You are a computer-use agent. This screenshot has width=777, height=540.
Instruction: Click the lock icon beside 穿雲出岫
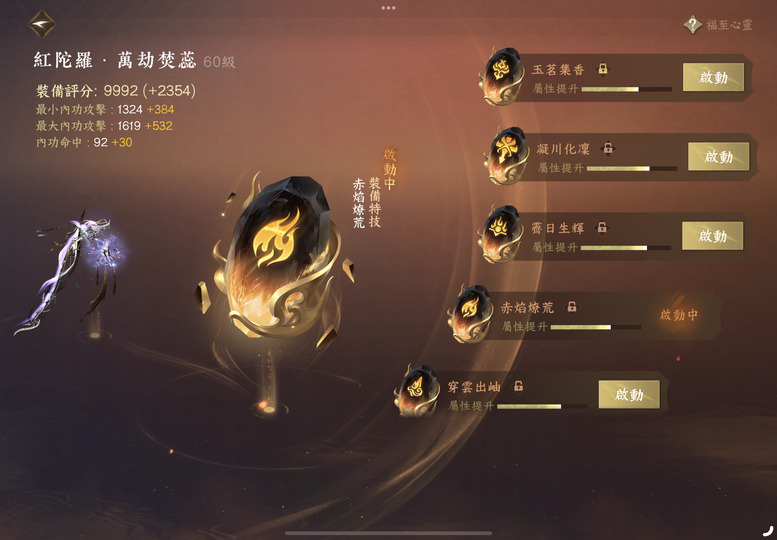click(x=519, y=386)
